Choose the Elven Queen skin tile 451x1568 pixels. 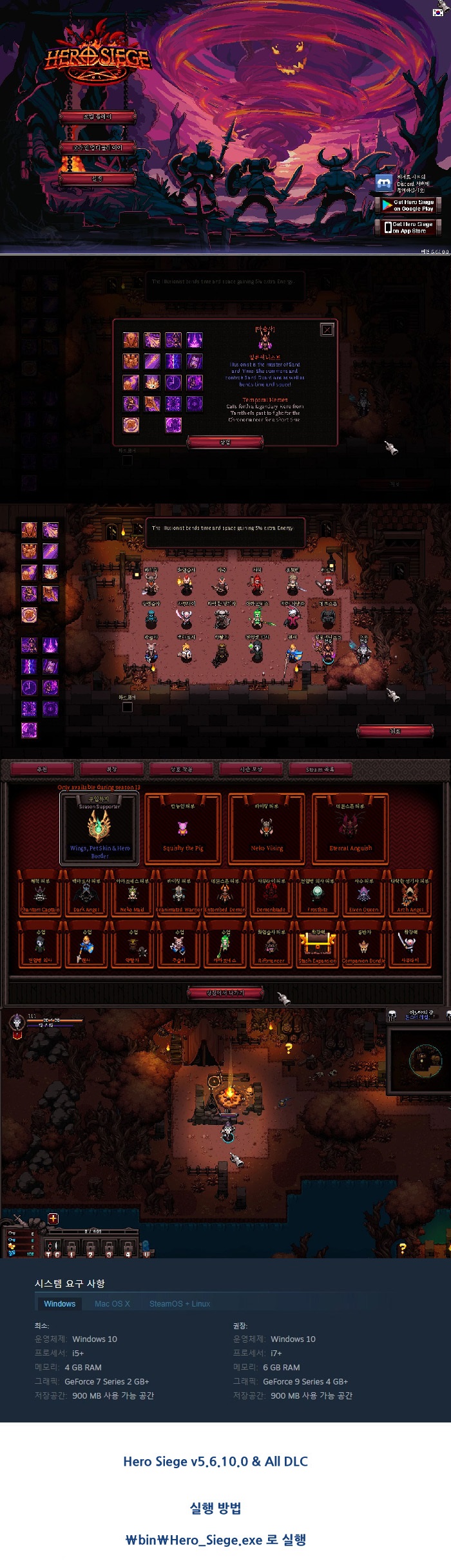[x=363, y=896]
